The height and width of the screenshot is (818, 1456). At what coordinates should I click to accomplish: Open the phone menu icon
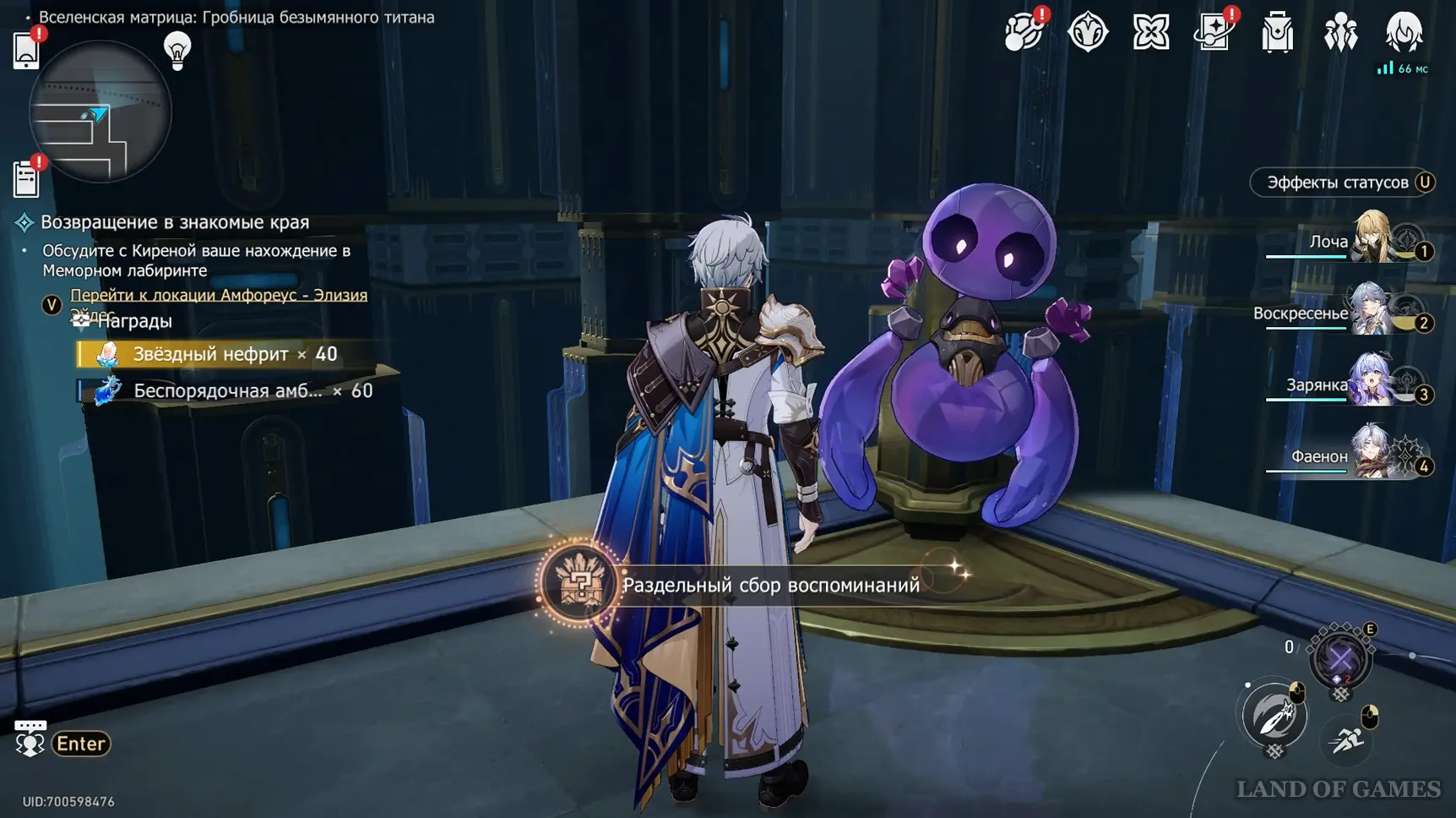coord(26,51)
